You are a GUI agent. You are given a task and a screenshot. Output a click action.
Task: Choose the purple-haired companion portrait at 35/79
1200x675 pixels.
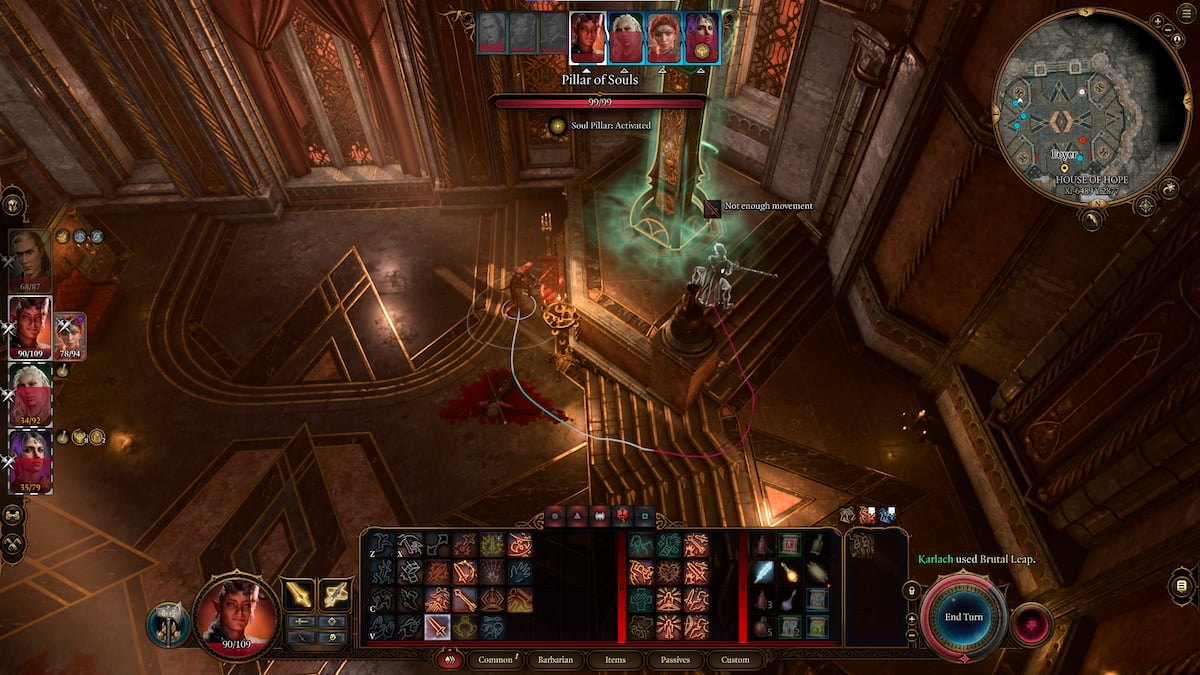pos(30,460)
